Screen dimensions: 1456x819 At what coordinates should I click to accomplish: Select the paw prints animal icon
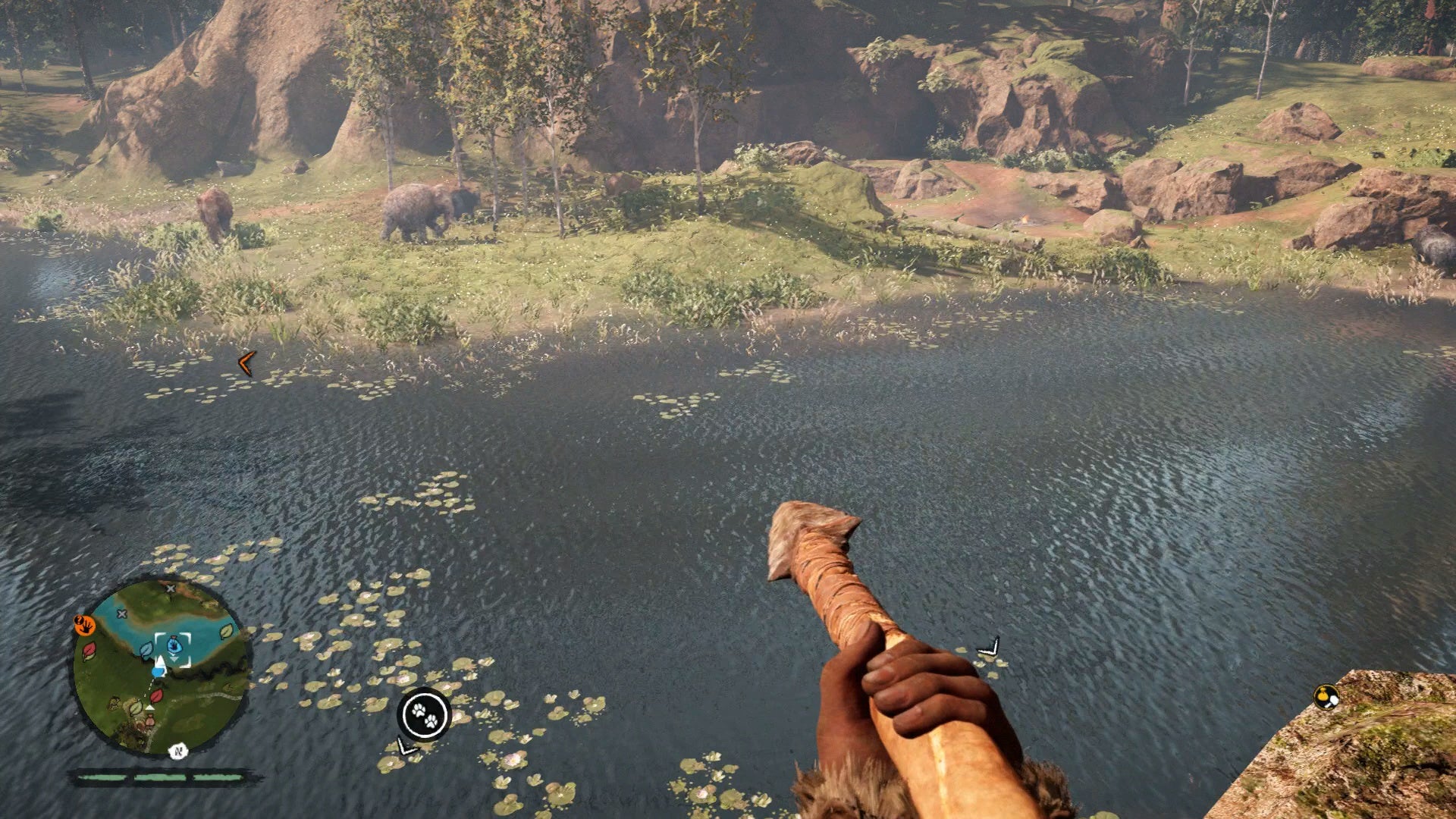tap(424, 714)
